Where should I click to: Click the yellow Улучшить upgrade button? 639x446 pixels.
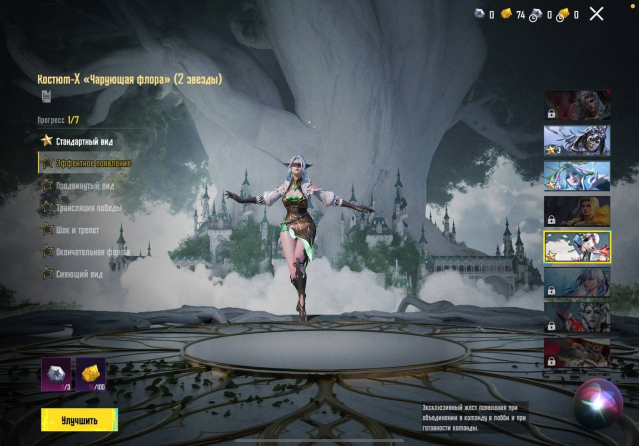[x=75, y=419]
